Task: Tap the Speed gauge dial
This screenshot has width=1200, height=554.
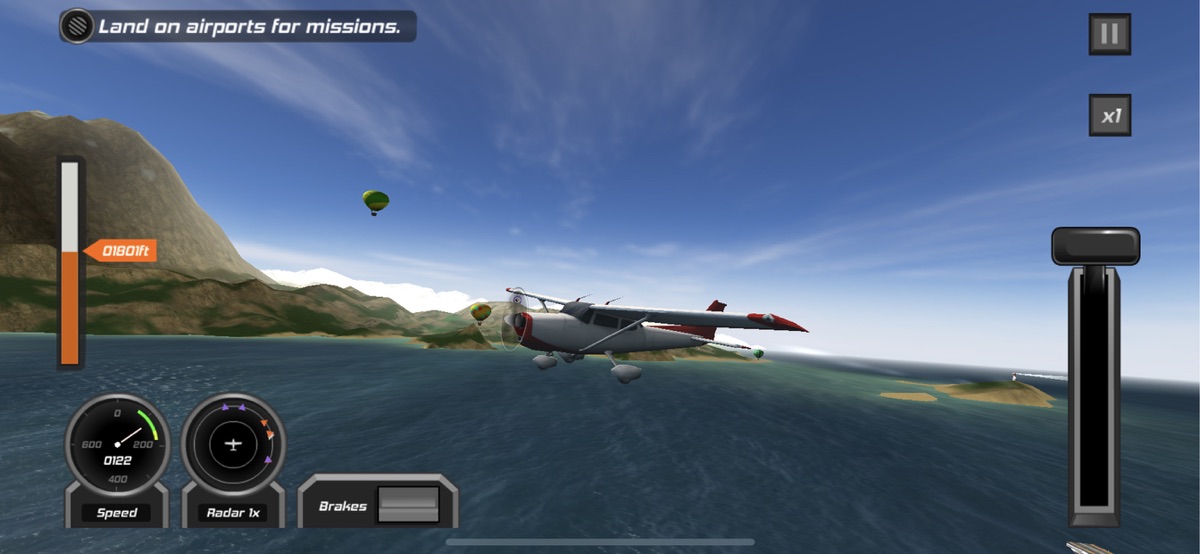Action: [x=118, y=445]
